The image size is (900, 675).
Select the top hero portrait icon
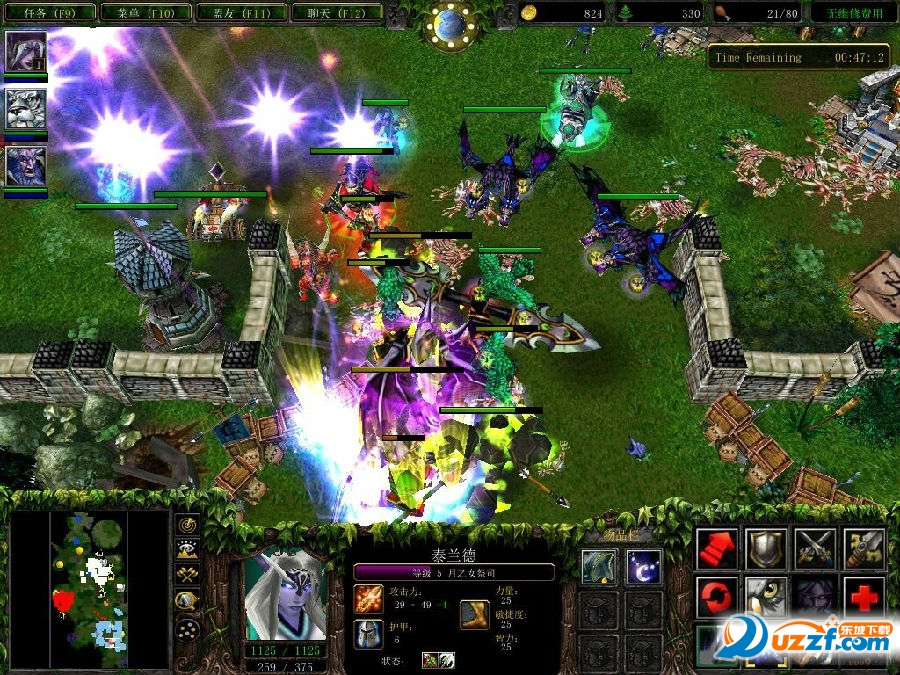pyautogui.click(x=26, y=52)
